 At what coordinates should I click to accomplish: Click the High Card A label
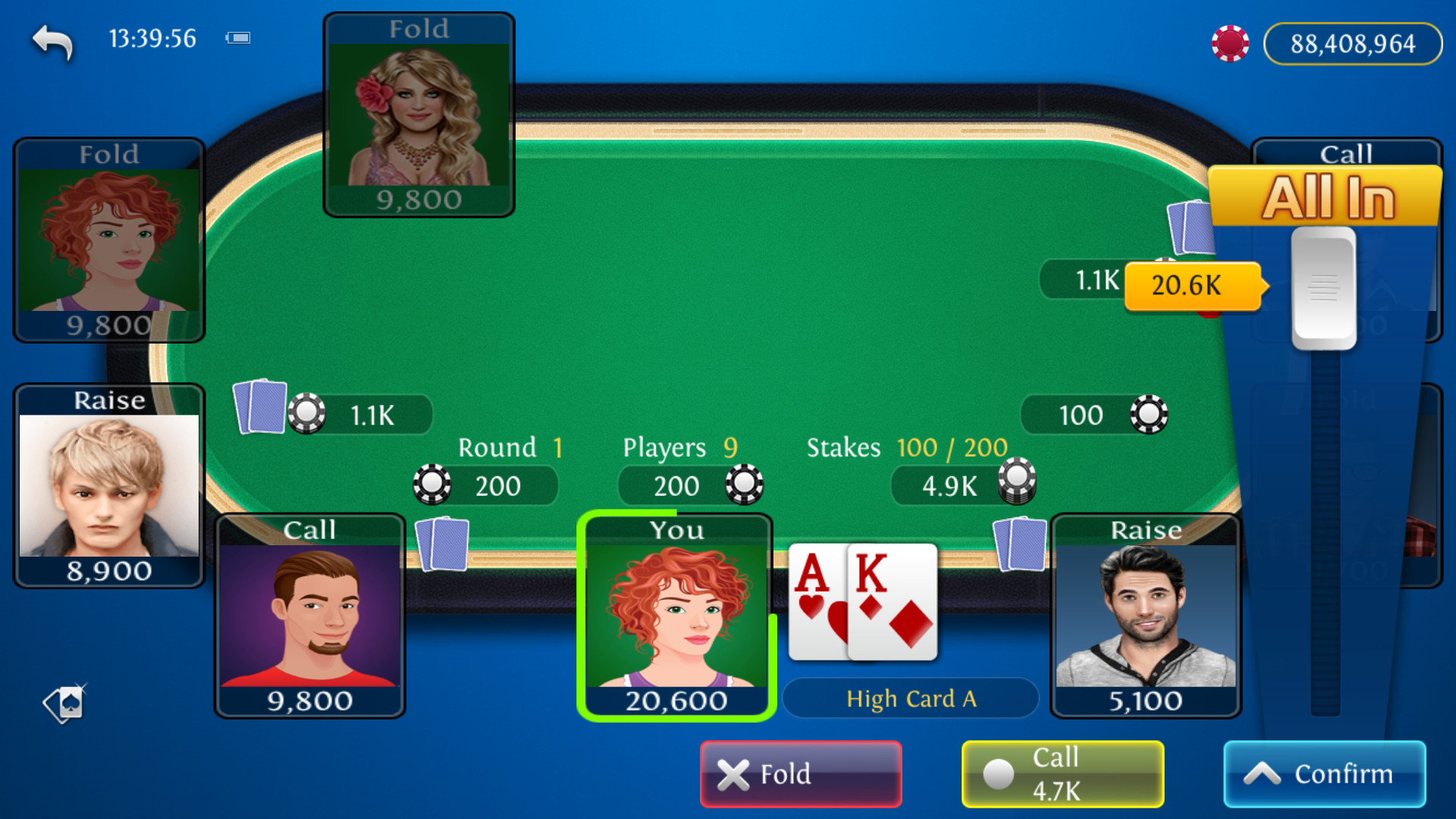coord(911,698)
